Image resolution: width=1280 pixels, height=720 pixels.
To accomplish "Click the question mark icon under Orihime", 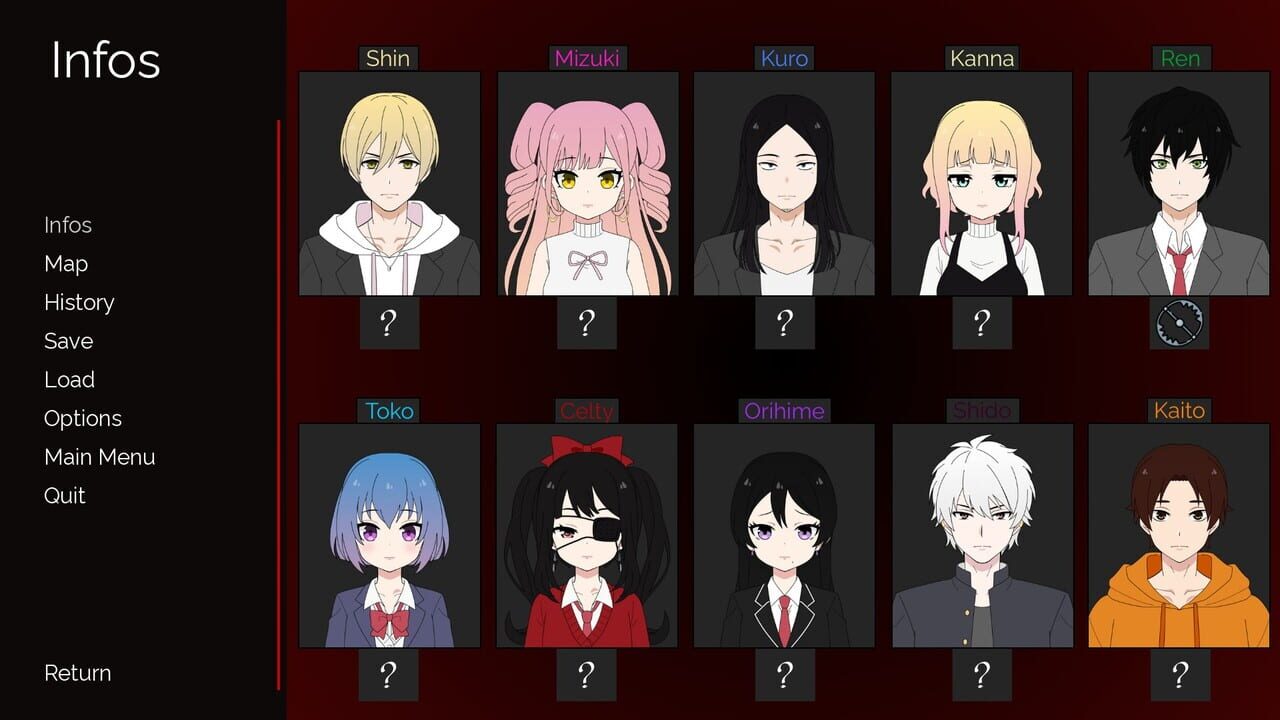I will coord(784,673).
